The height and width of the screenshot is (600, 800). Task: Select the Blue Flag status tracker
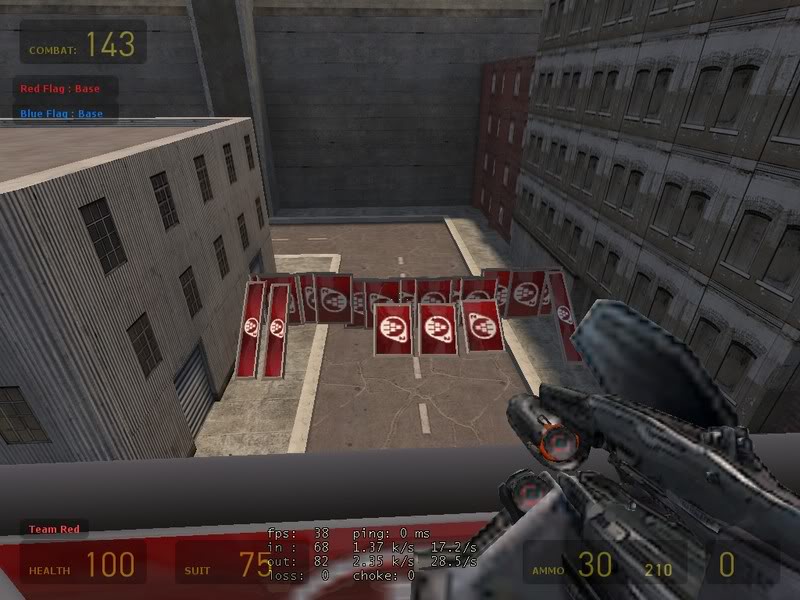coord(62,114)
